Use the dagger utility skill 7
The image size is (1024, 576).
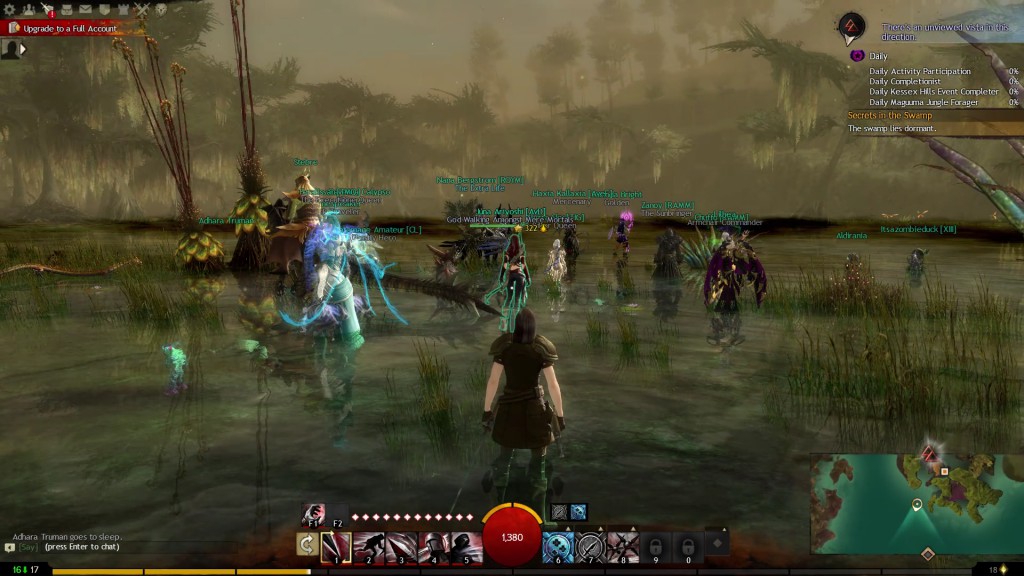[591, 545]
